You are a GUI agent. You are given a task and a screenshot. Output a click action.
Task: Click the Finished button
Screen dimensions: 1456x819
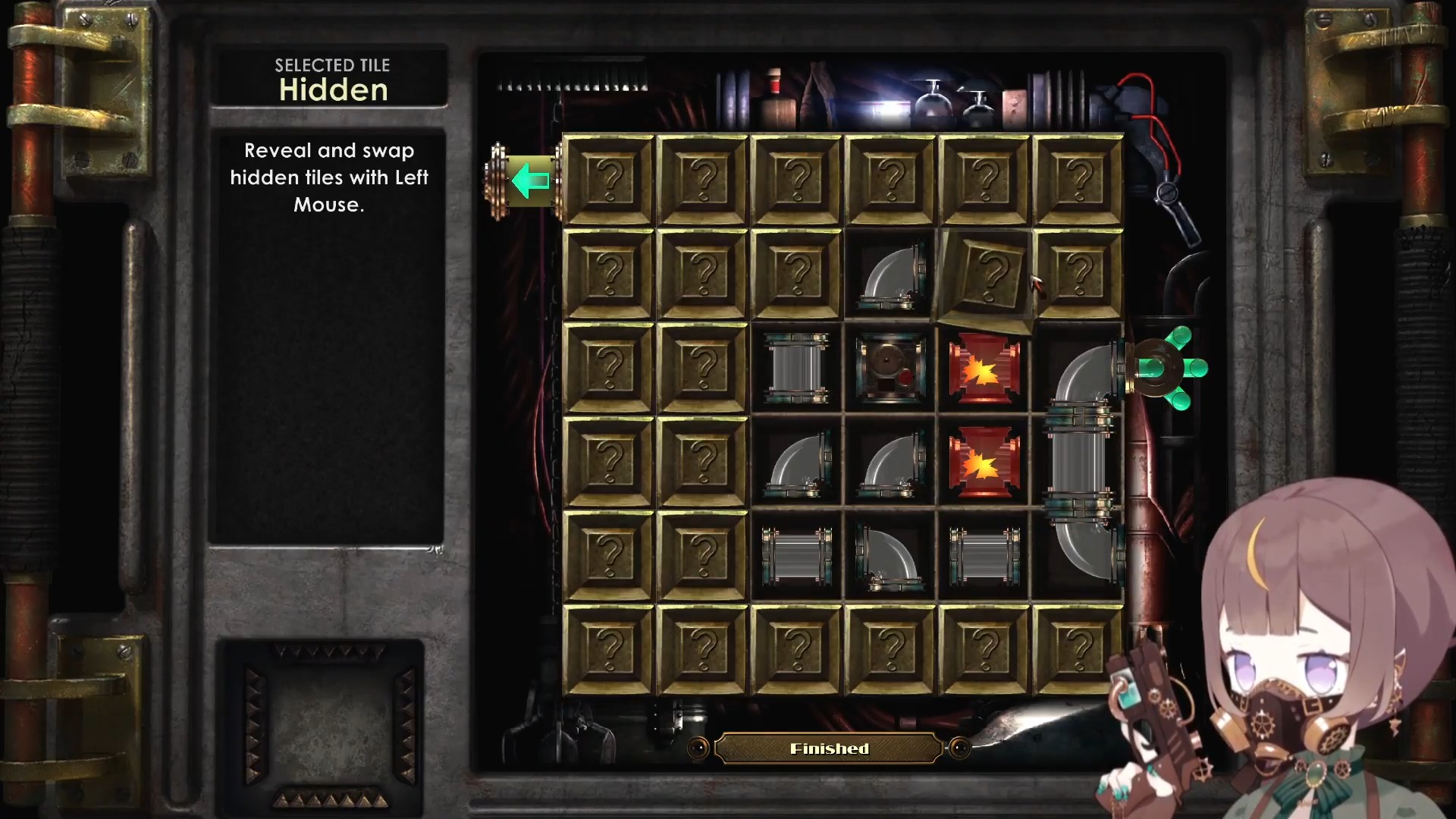(x=829, y=749)
